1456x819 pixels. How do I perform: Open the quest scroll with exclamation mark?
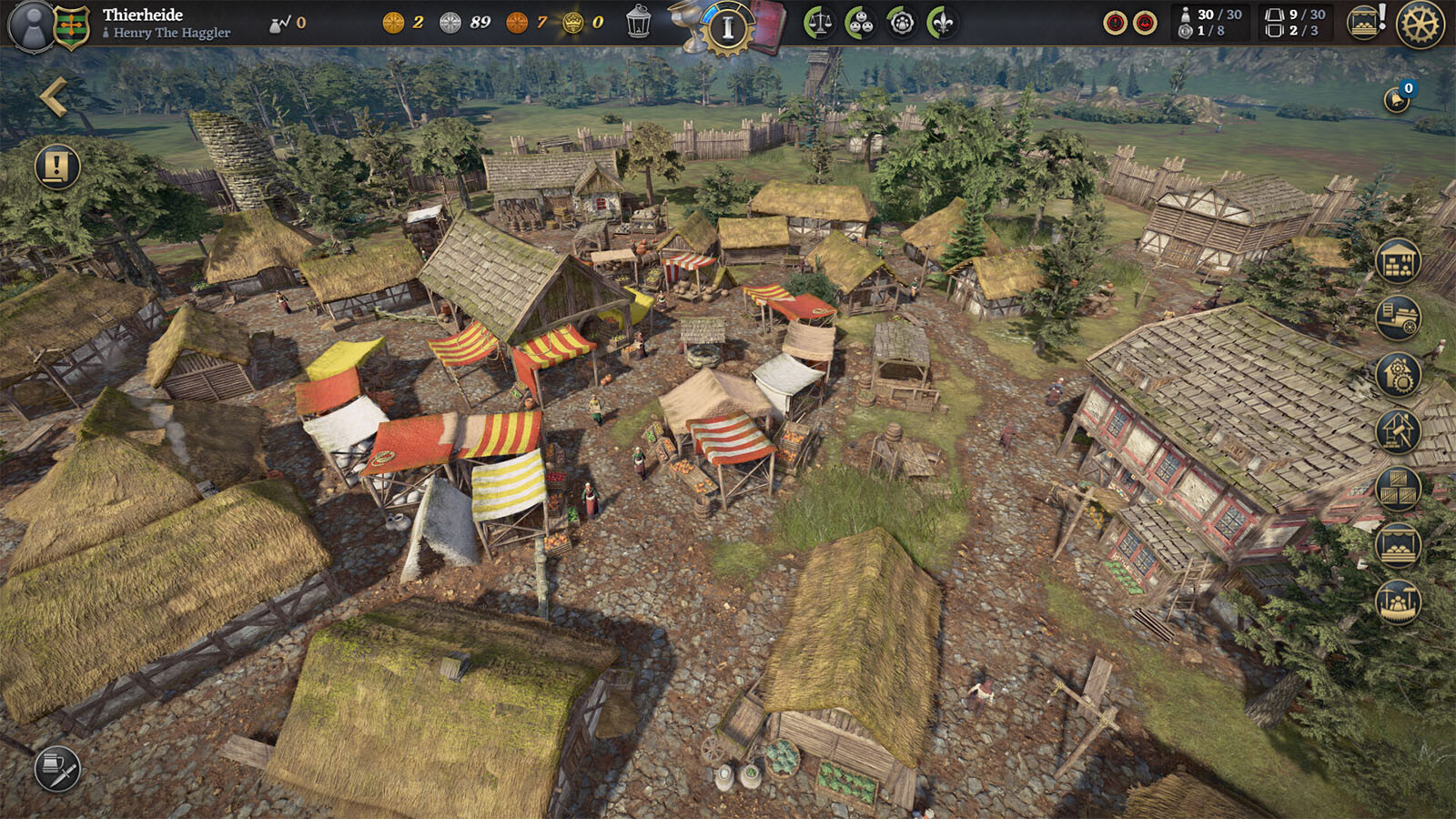(x=57, y=167)
